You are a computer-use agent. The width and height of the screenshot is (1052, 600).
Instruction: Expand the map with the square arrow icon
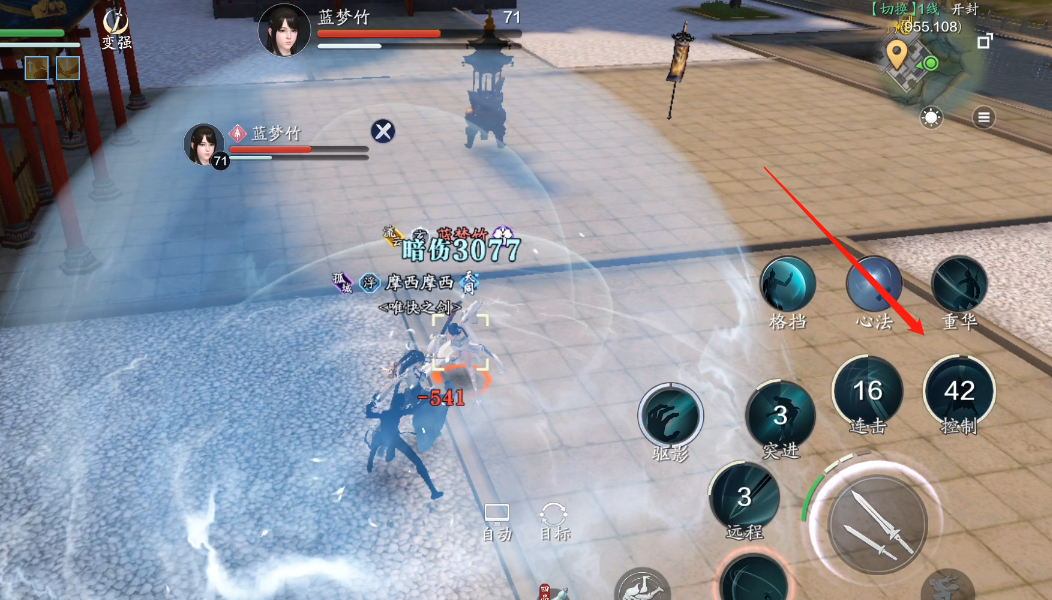[x=985, y=41]
